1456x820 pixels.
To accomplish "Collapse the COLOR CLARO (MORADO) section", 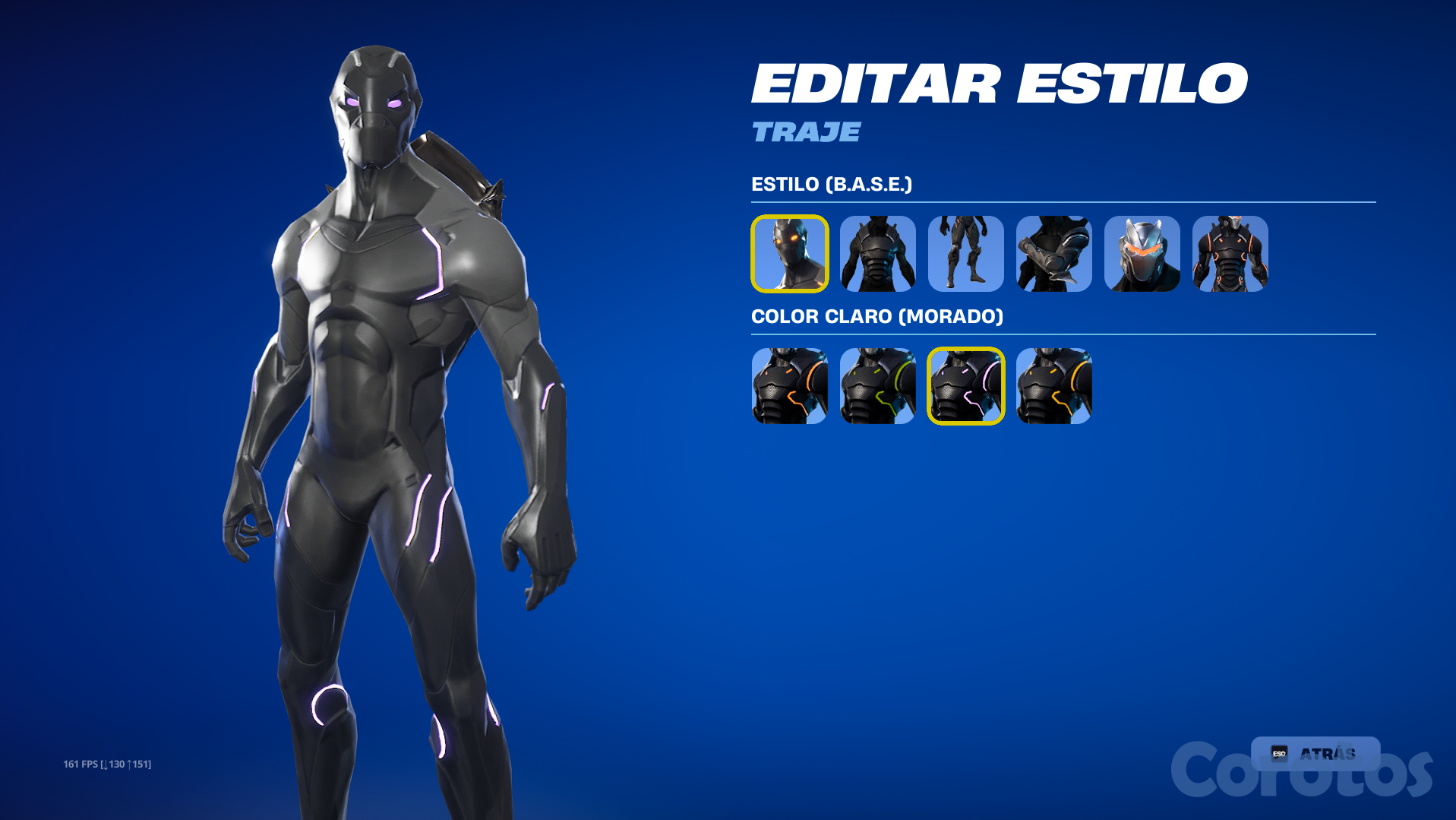I will (x=877, y=316).
